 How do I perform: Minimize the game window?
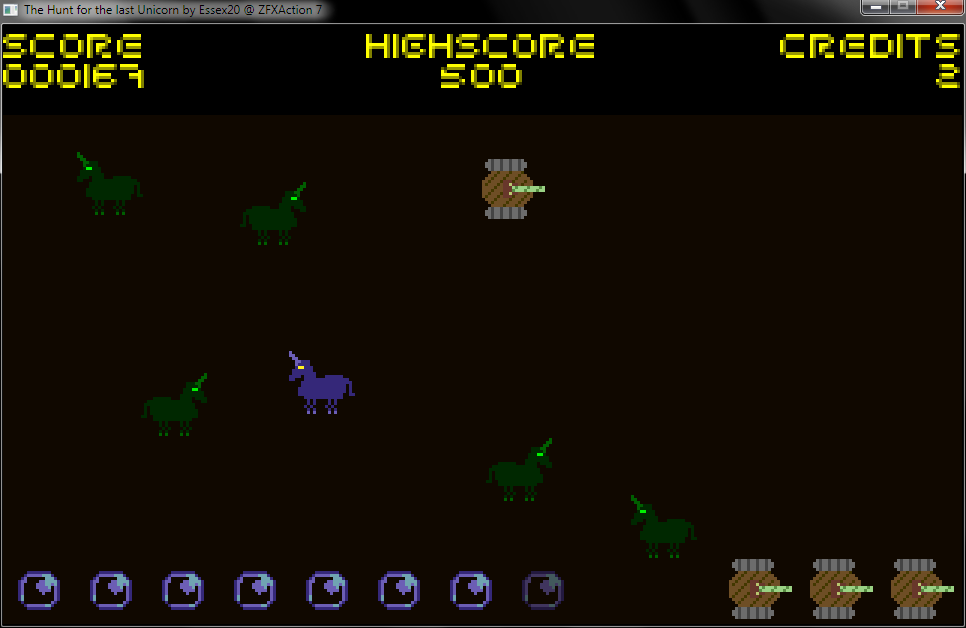pos(875,7)
